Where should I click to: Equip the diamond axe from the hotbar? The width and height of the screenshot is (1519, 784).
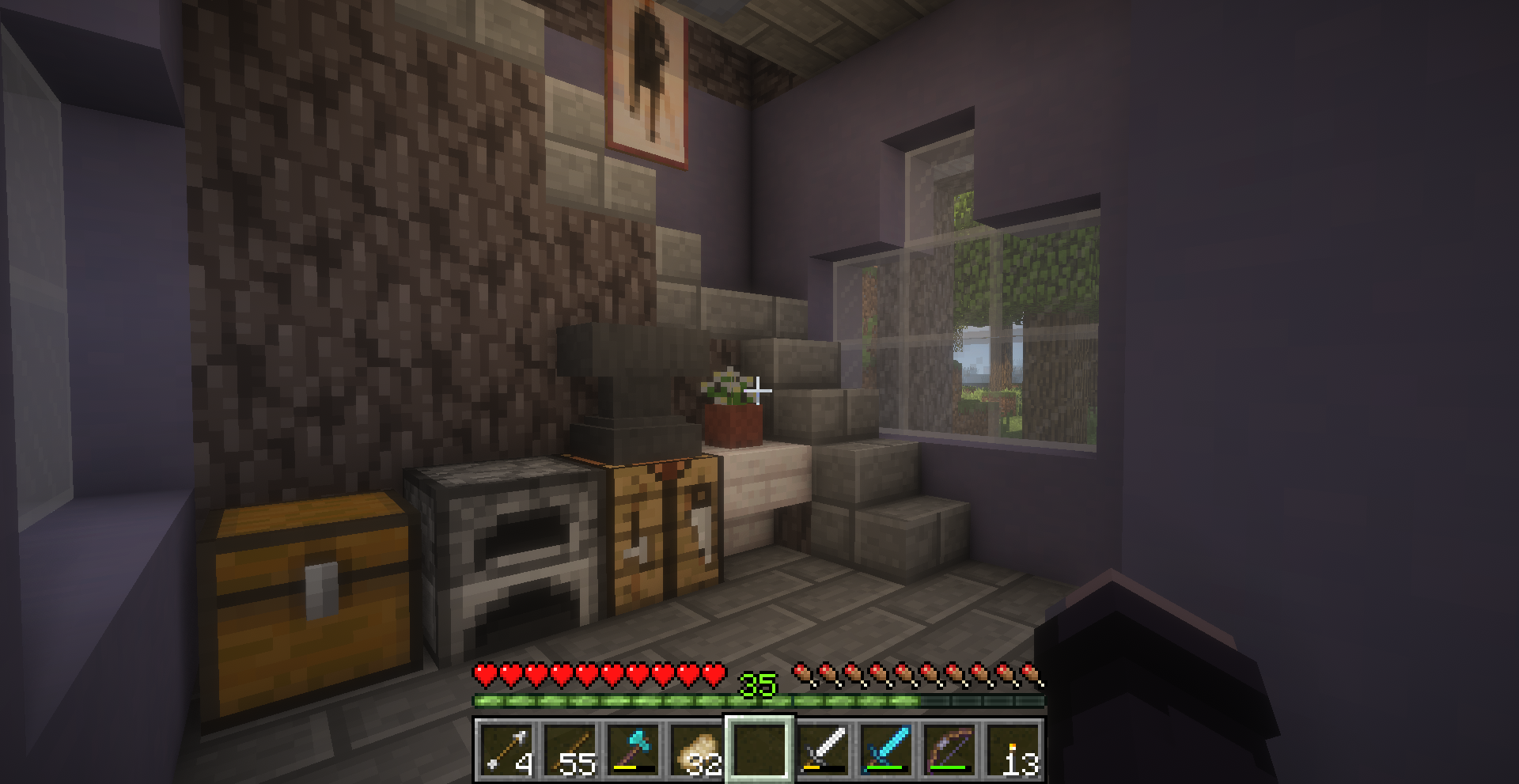pos(632,749)
